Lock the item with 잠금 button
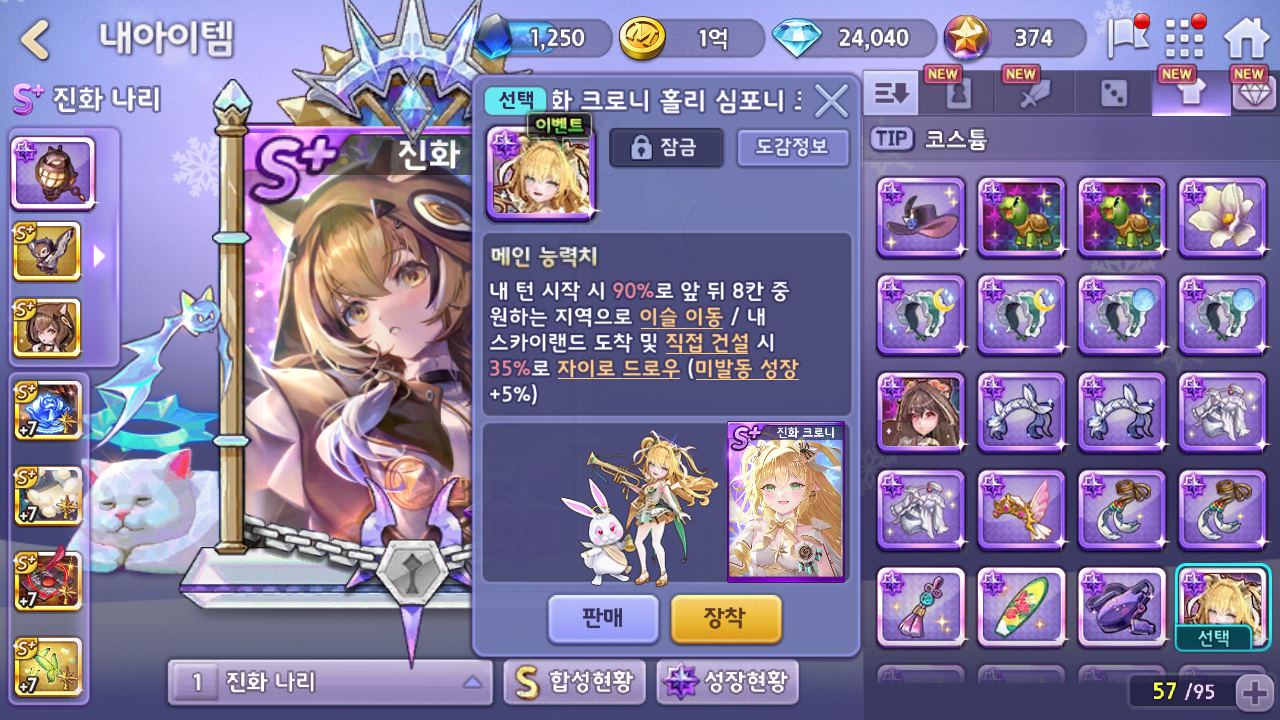The image size is (1280, 720). [x=666, y=148]
